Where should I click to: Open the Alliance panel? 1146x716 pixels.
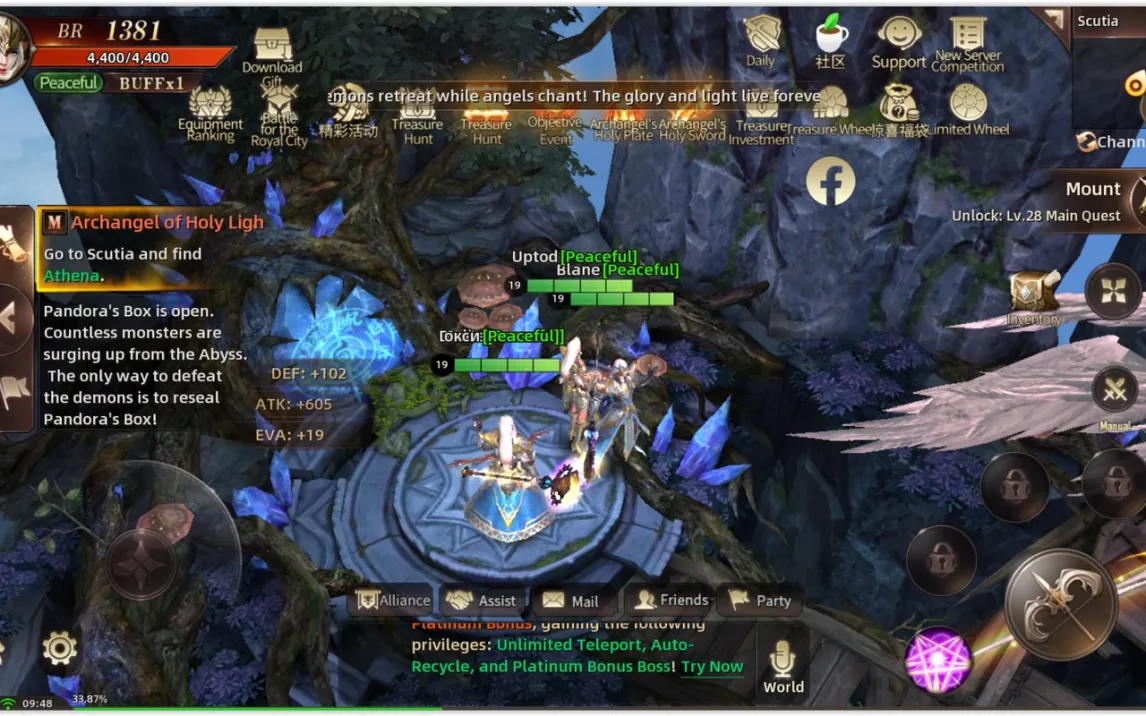393,600
